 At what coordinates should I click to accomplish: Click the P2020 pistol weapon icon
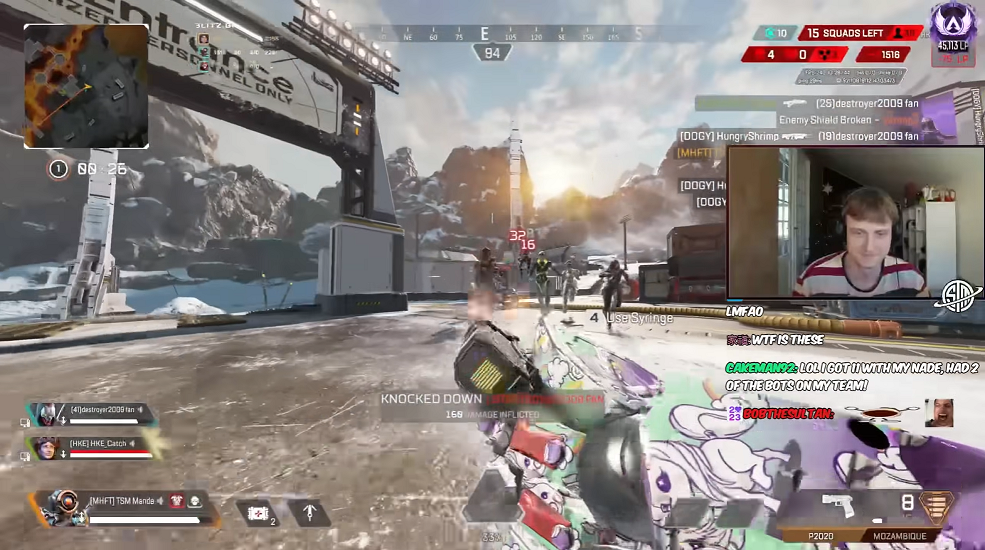click(x=837, y=504)
